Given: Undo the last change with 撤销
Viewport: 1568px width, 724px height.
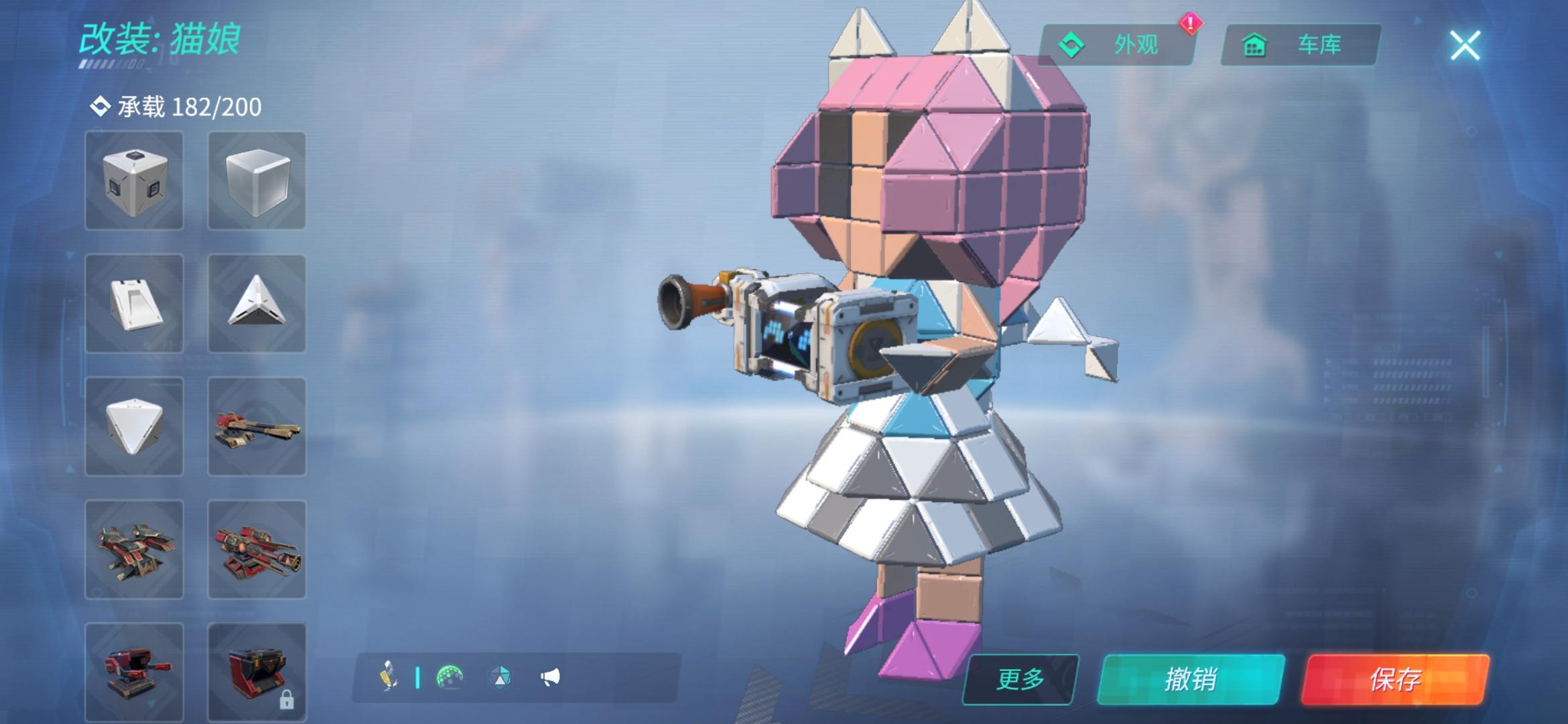Looking at the screenshot, I should tap(1191, 679).
